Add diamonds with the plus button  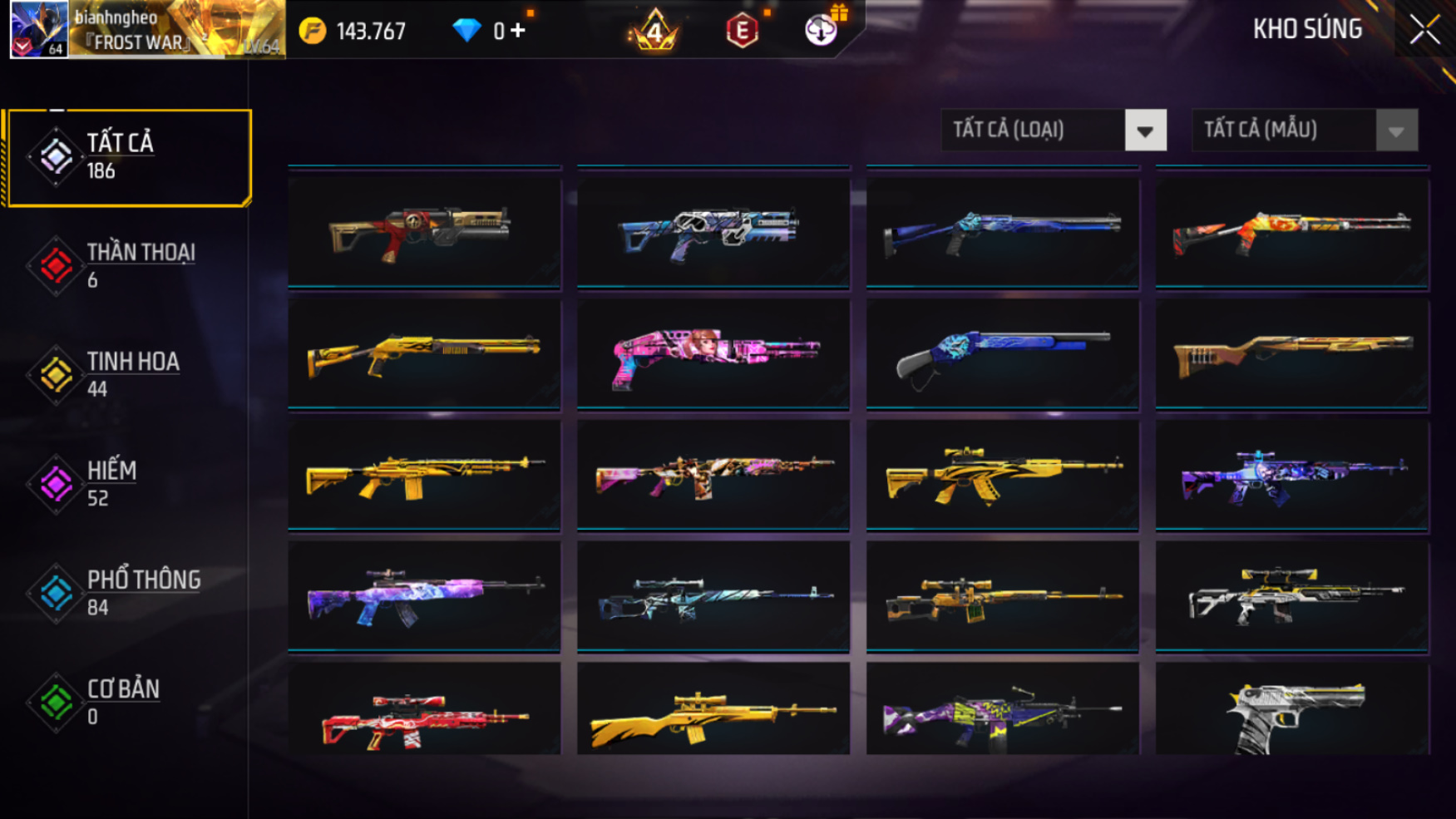click(x=519, y=31)
